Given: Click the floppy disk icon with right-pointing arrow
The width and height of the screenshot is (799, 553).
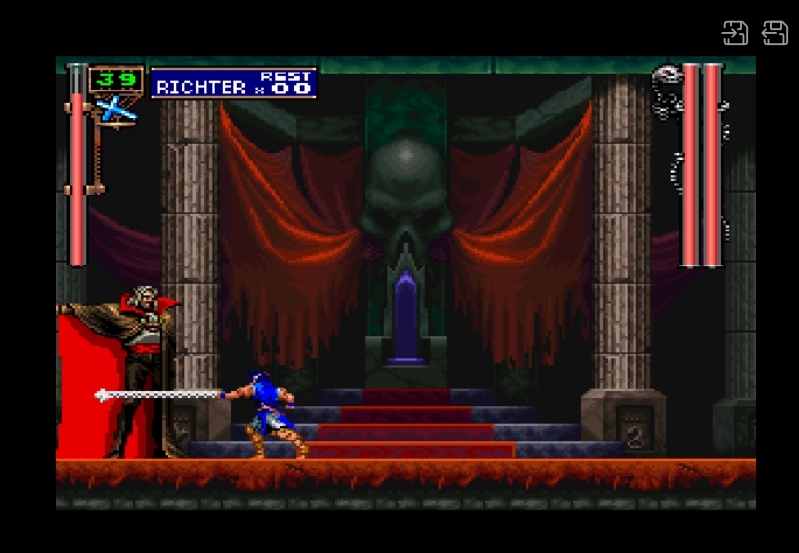Looking at the screenshot, I should 735,32.
